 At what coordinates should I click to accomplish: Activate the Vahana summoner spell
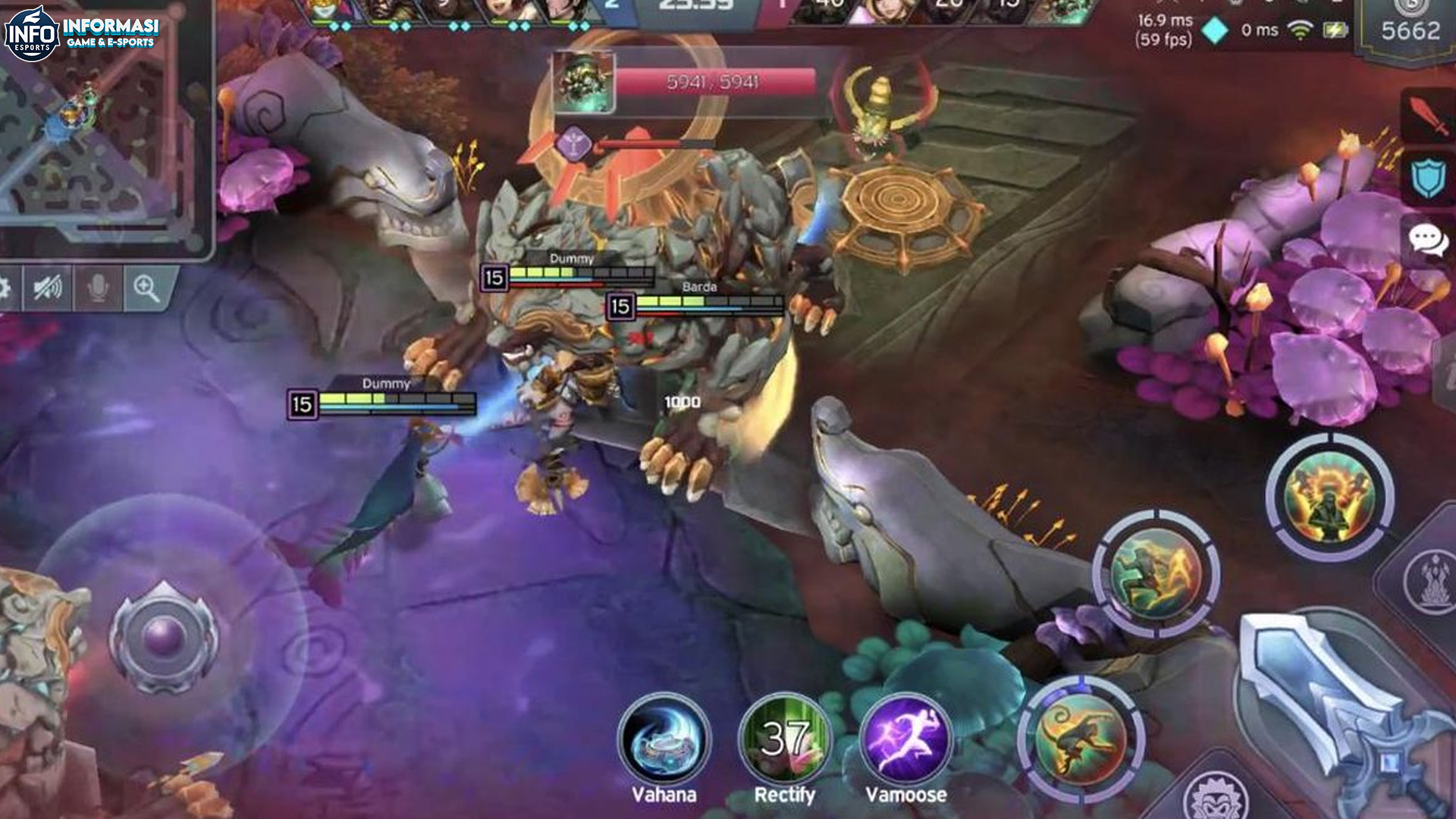pyautogui.click(x=664, y=739)
